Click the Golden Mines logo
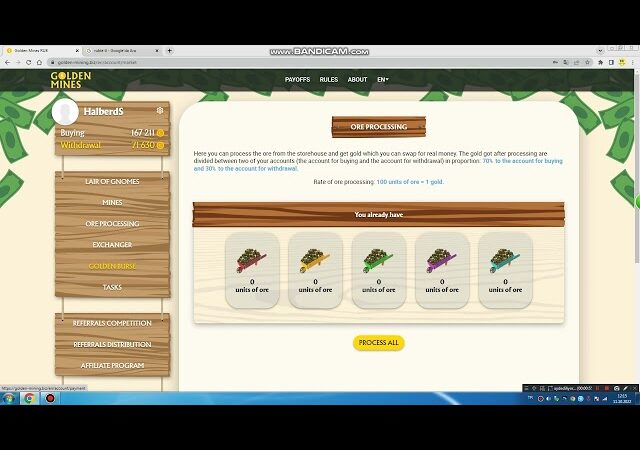This screenshot has height=450, width=640. tap(70, 80)
